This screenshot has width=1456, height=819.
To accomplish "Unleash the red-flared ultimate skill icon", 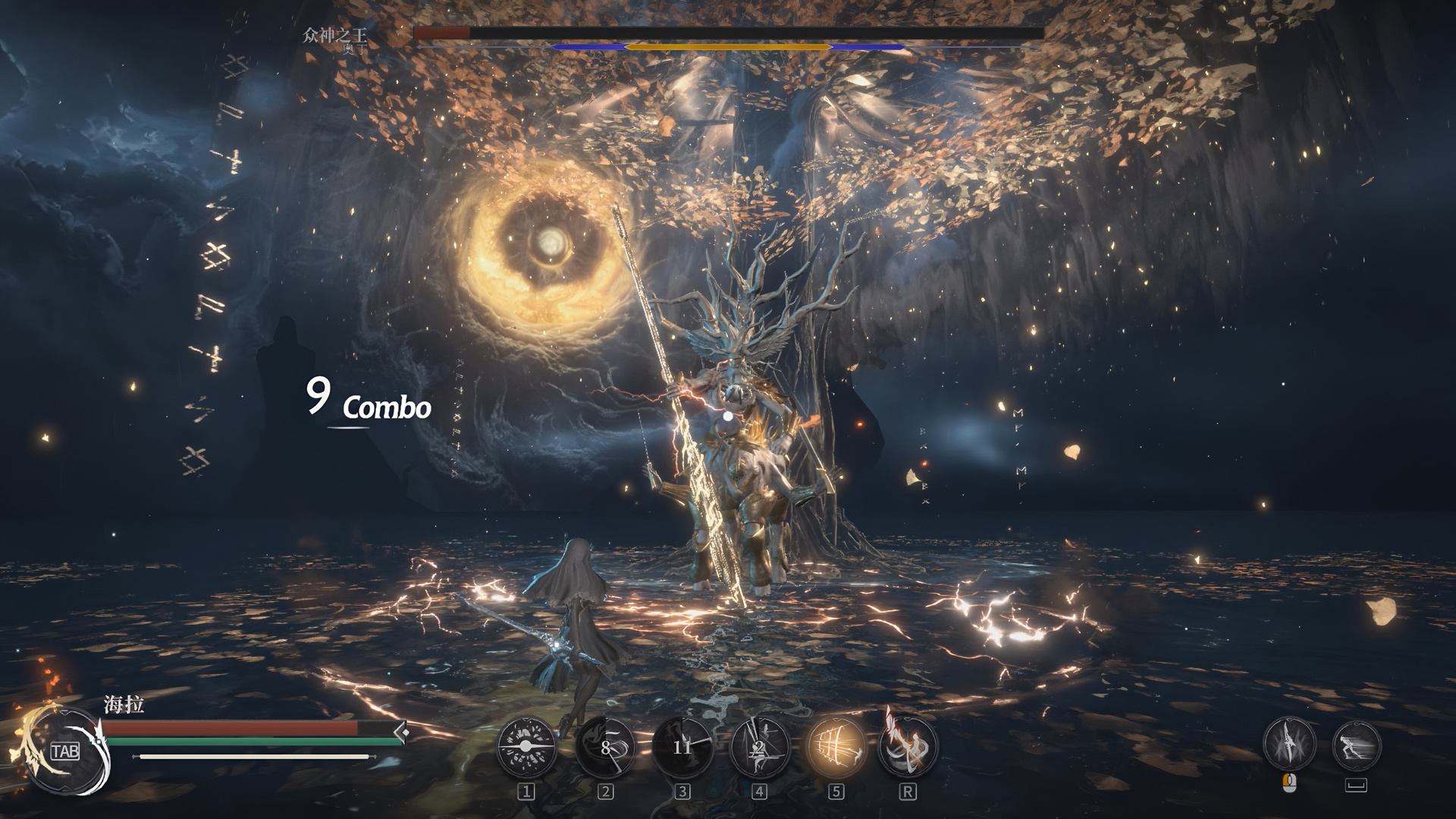I will pyautogui.click(x=907, y=747).
